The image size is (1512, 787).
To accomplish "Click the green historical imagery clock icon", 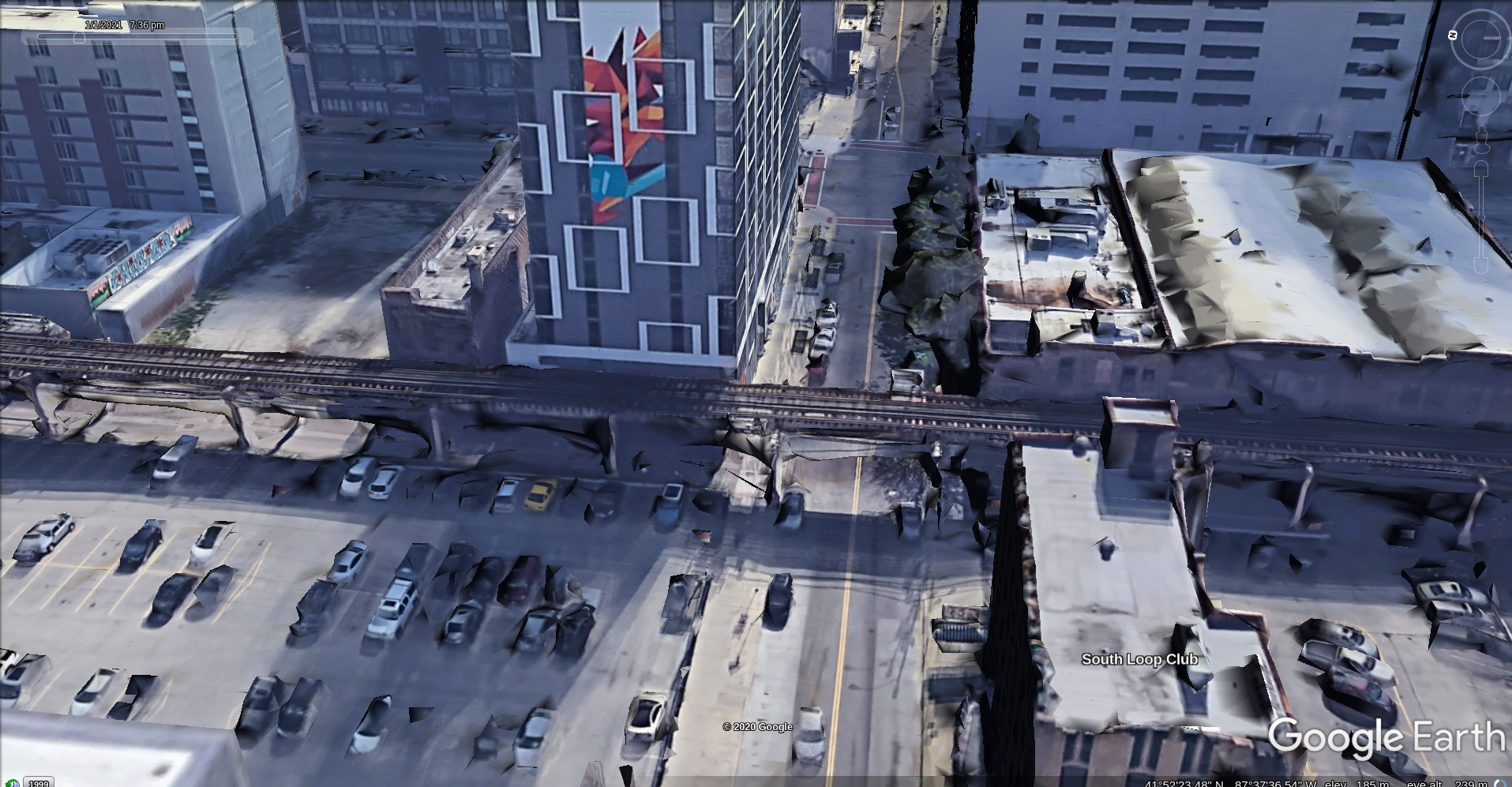I will pos(12,783).
